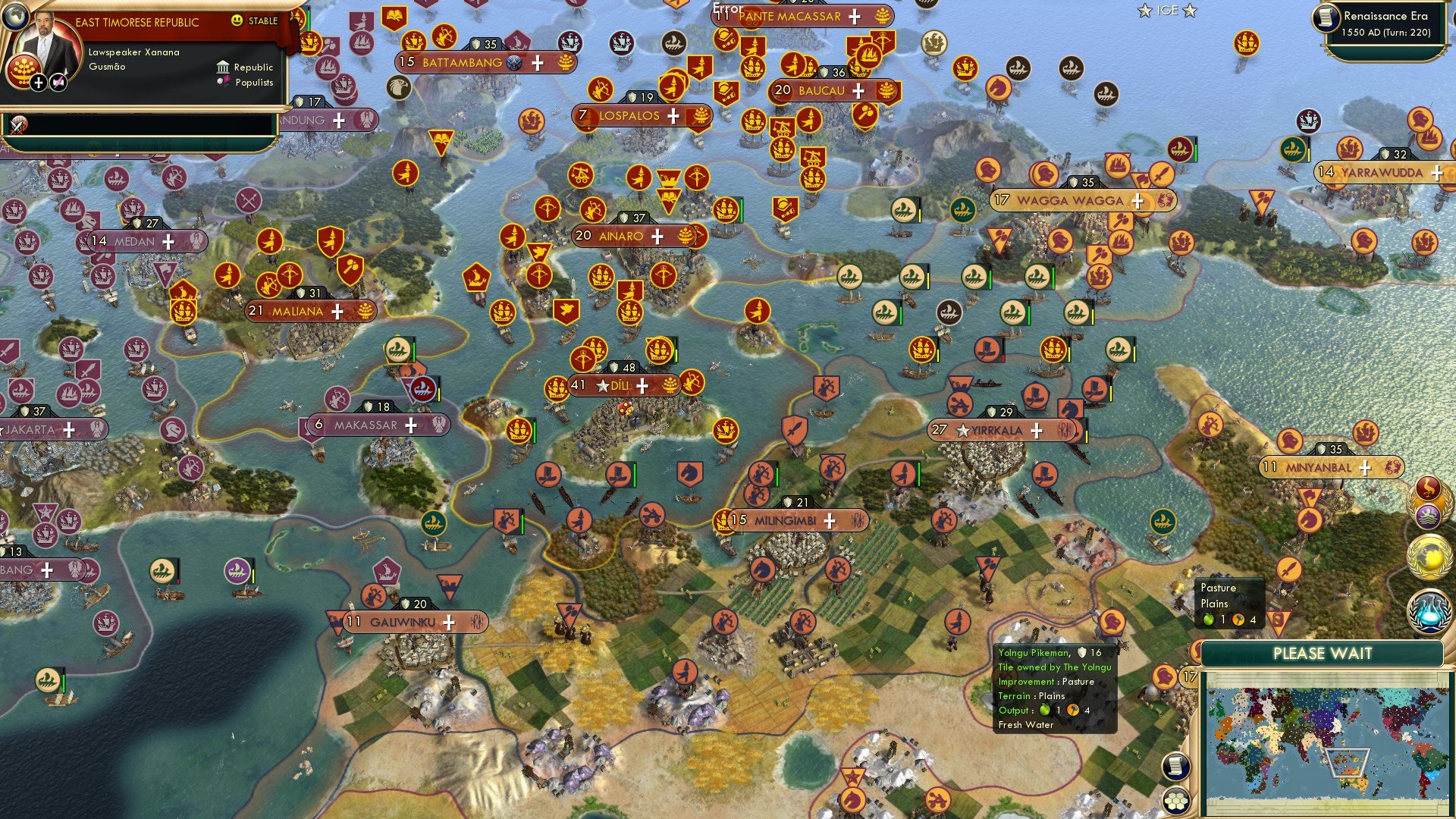Click the smiley STABLE stability indicator

click(x=237, y=20)
